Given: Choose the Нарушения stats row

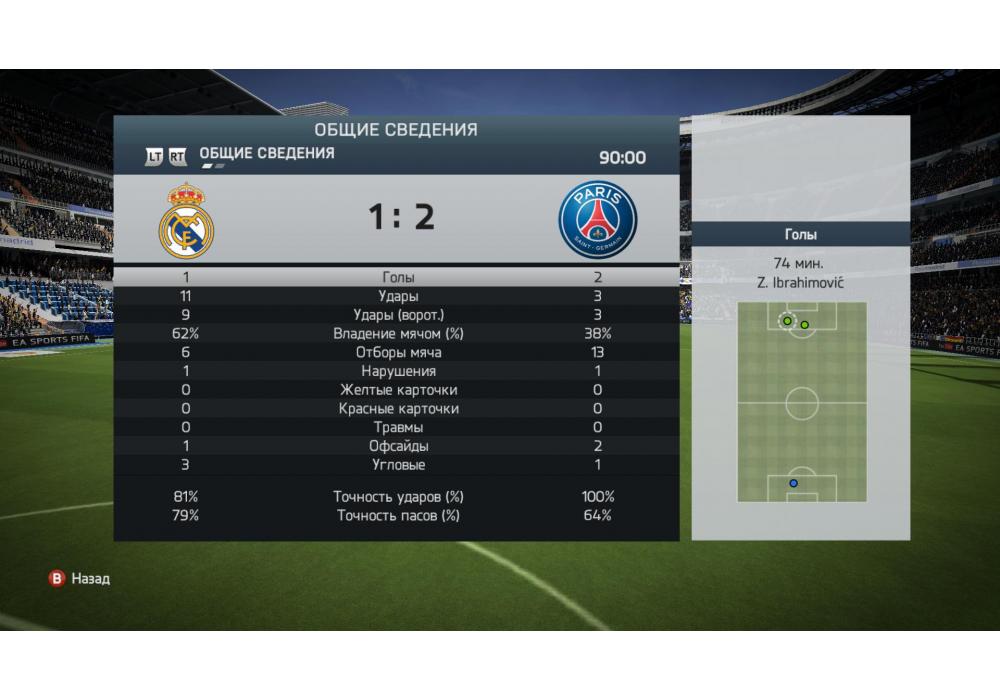Looking at the screenshot, I should pos(397,371).
